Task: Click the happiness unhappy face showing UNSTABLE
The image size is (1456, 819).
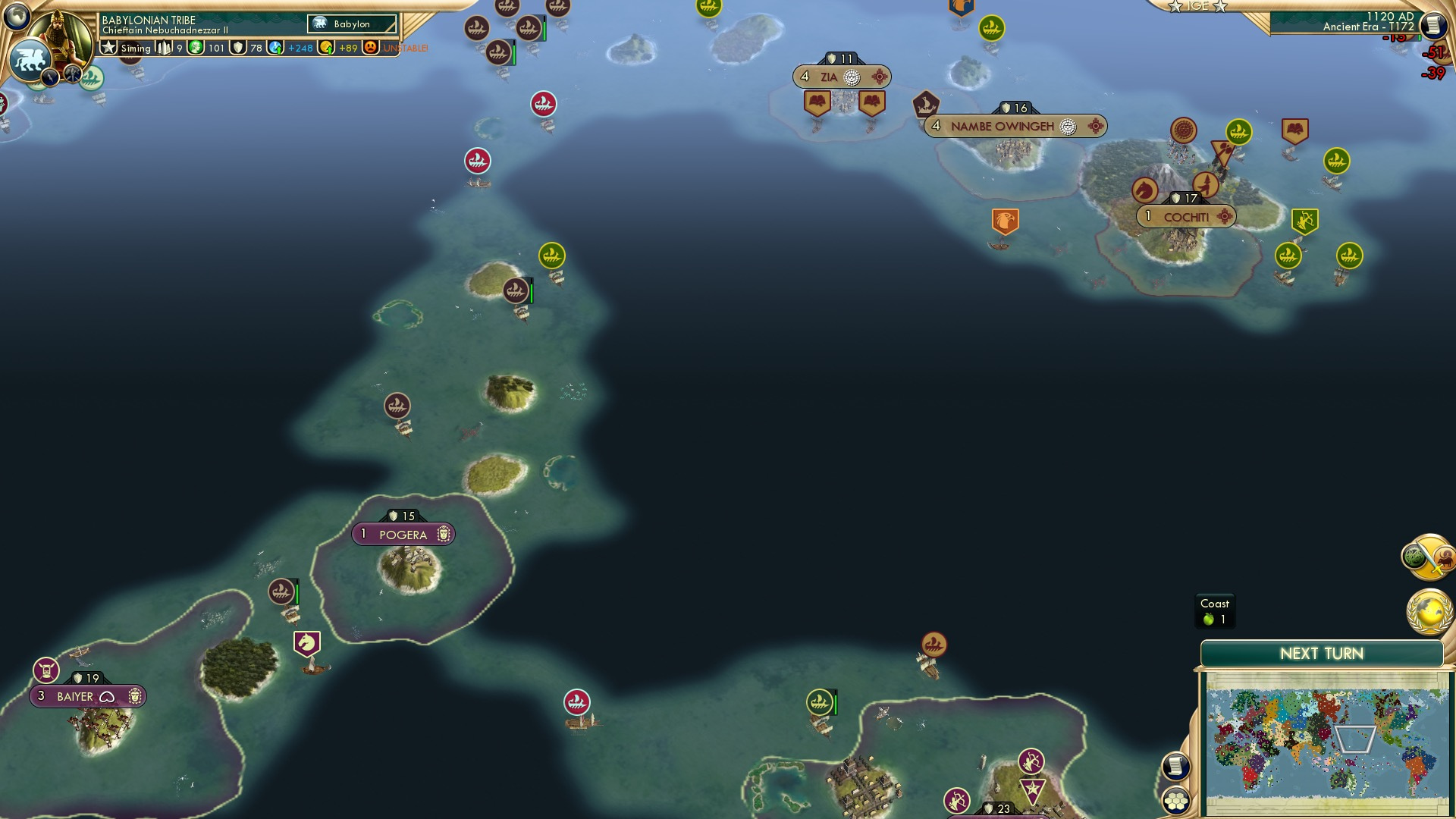Action: (x=369, y=47)
